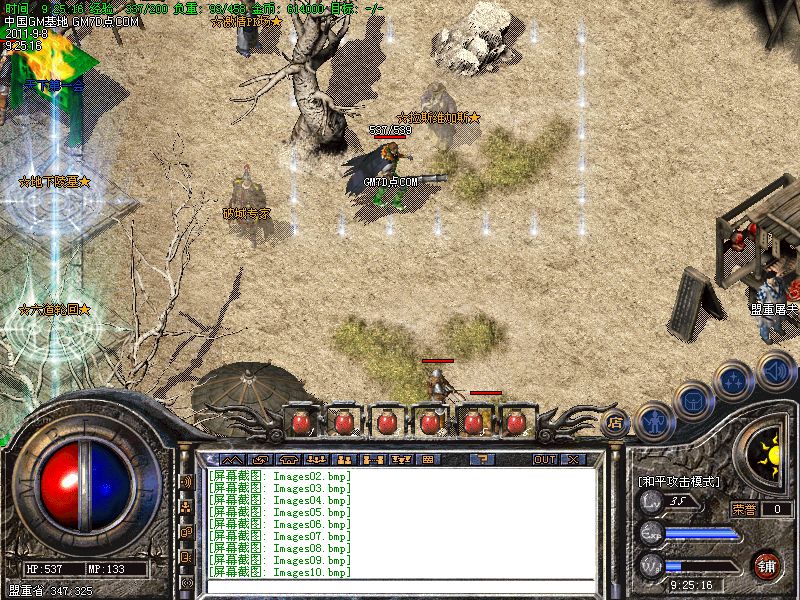Open the 店 shop button
800x600 pixels.
[615, 422]
